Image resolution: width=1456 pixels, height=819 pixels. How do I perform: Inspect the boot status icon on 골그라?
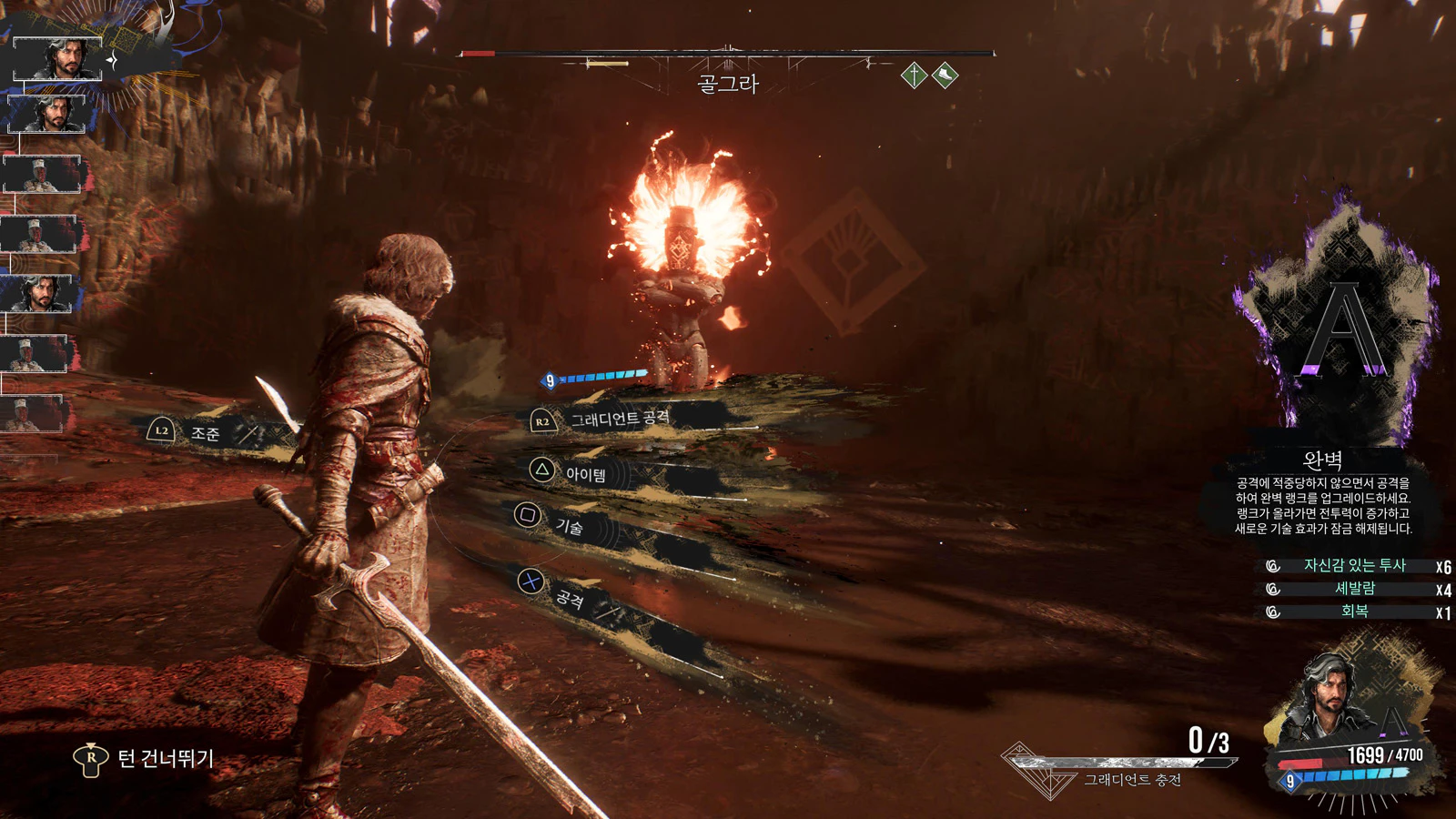pyautogui.click(x=945, y=75)
